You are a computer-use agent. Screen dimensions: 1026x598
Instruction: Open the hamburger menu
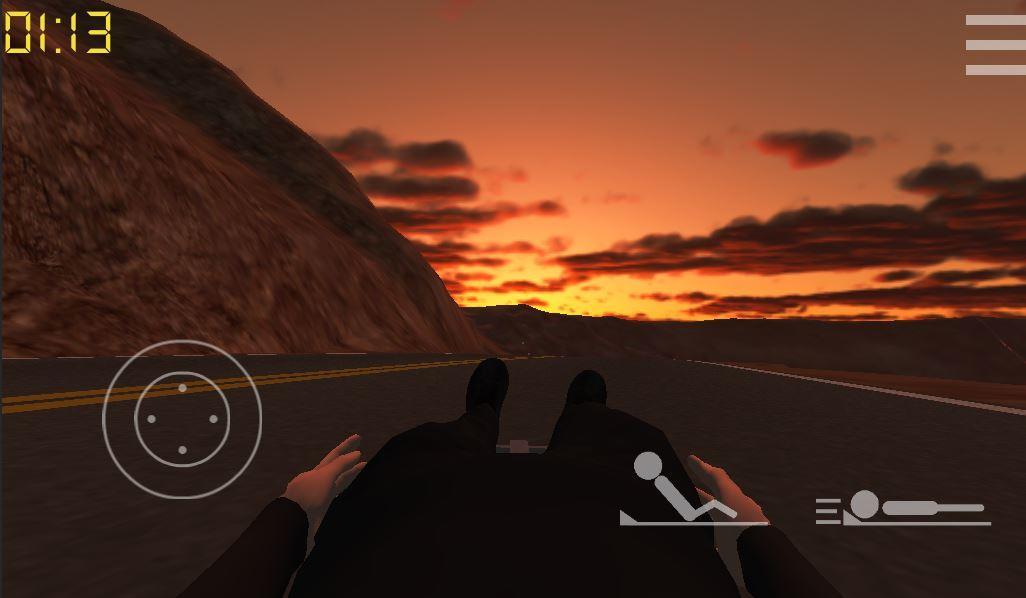point(994,45)
